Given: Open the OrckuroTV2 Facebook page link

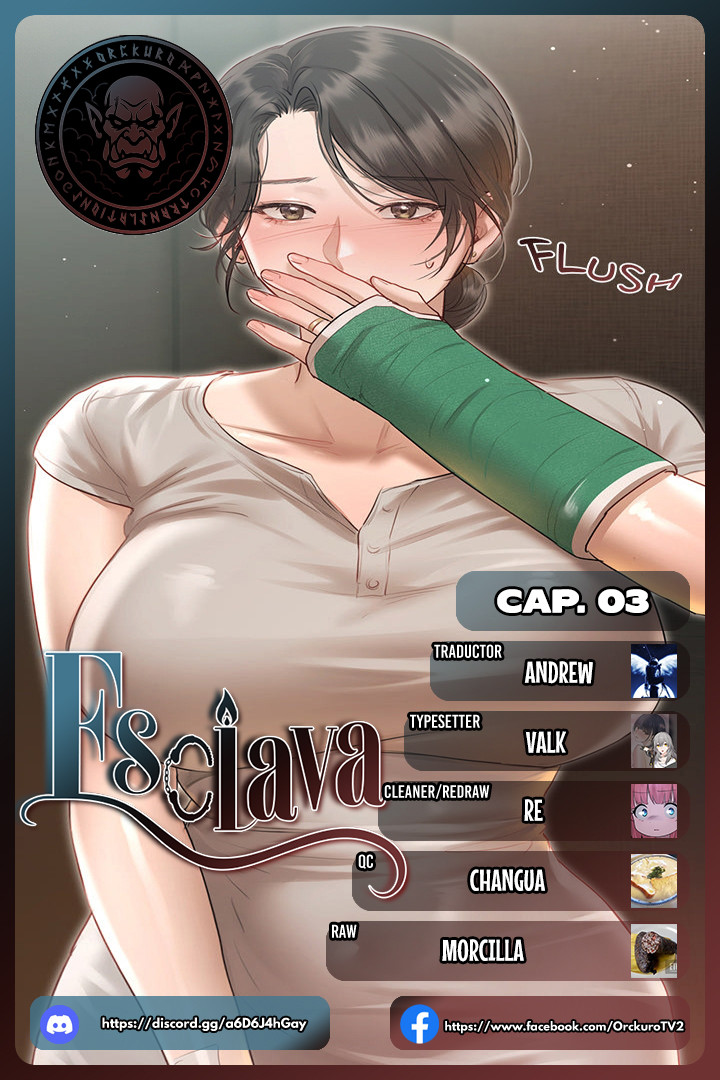Looking at the screenshot, I should [540, 1025].
